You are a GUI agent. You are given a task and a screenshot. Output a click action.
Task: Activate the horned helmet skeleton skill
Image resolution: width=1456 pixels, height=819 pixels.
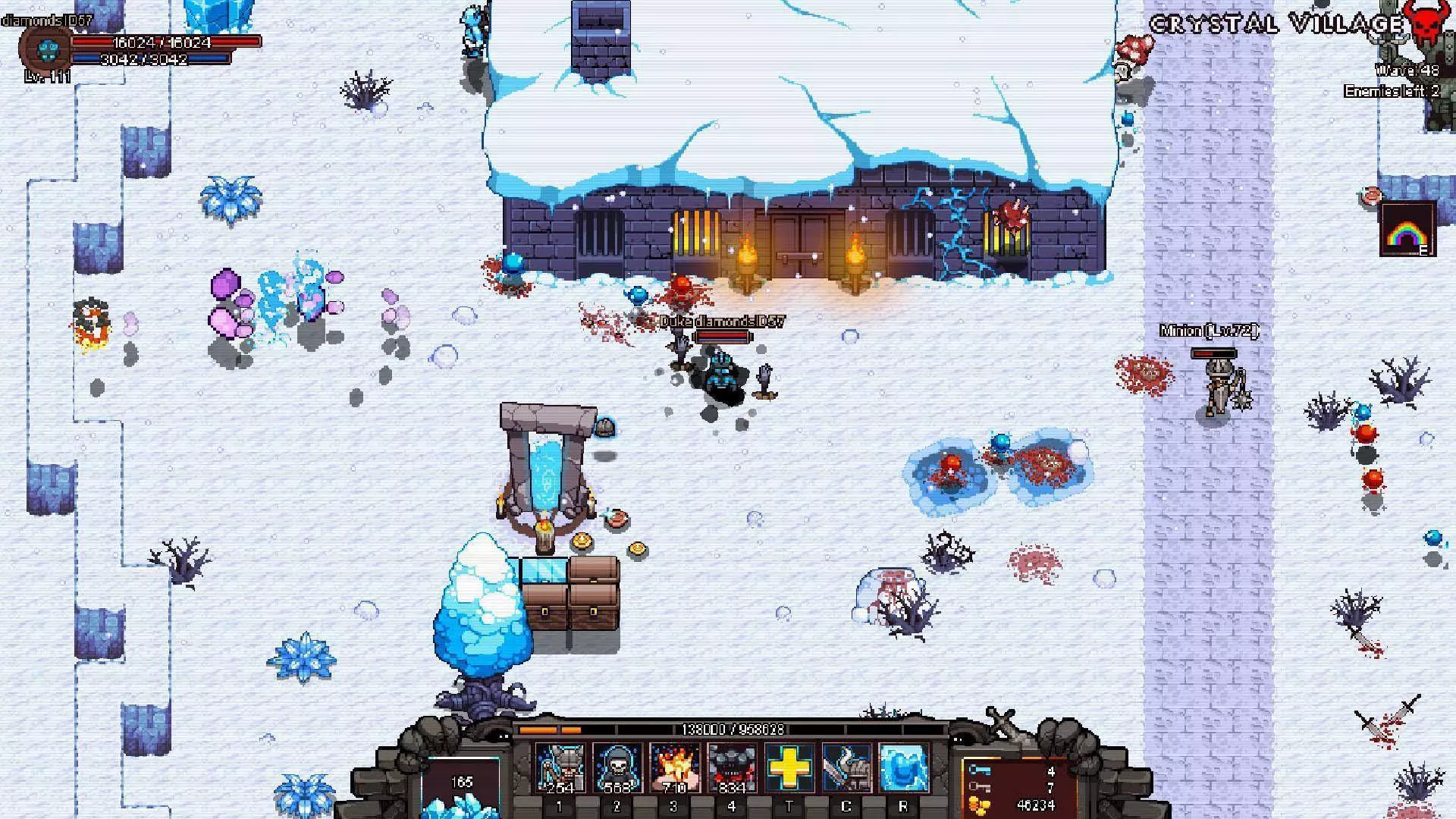pos(560,767)
